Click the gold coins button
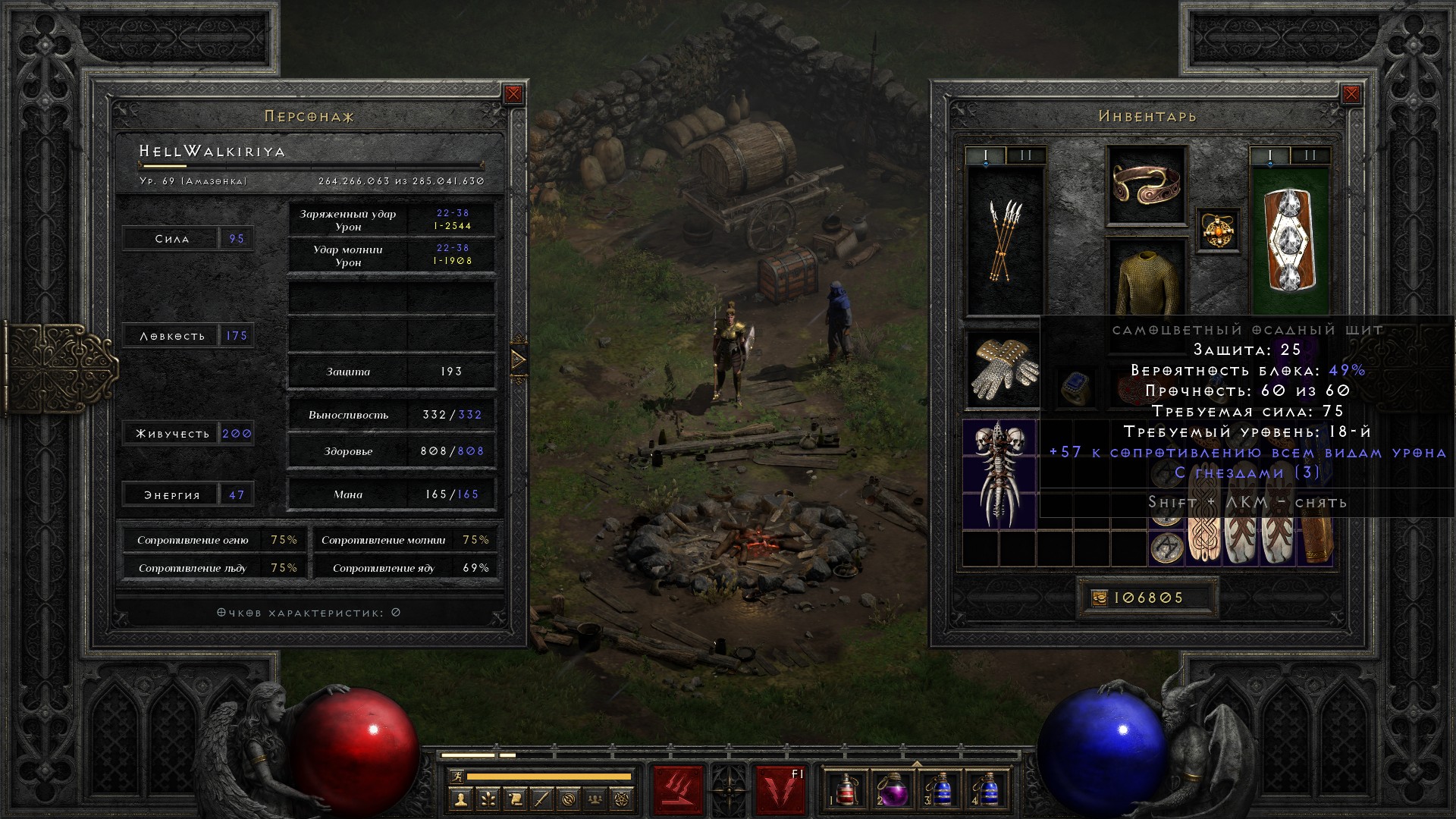Screen dimensions: 1456x819 1100,598
